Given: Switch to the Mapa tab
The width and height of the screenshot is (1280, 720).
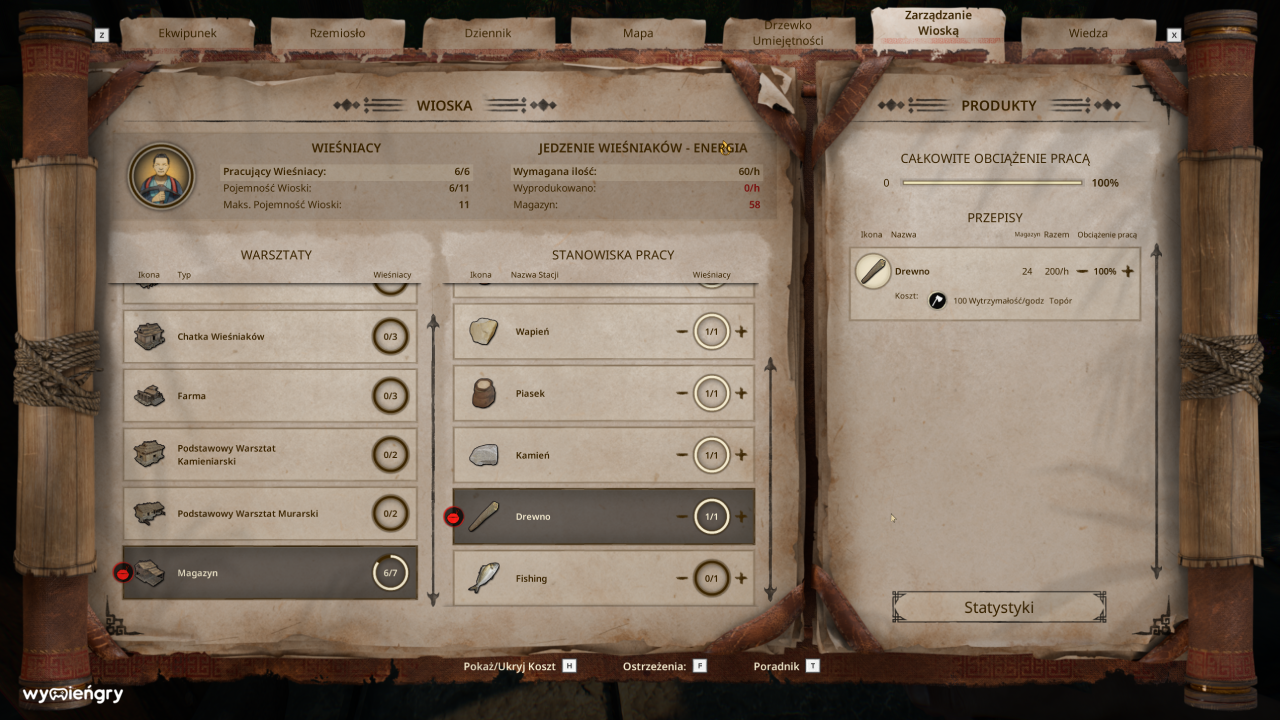Looking at the screenshot, I should pyautogui.click(x=637, y=32).
